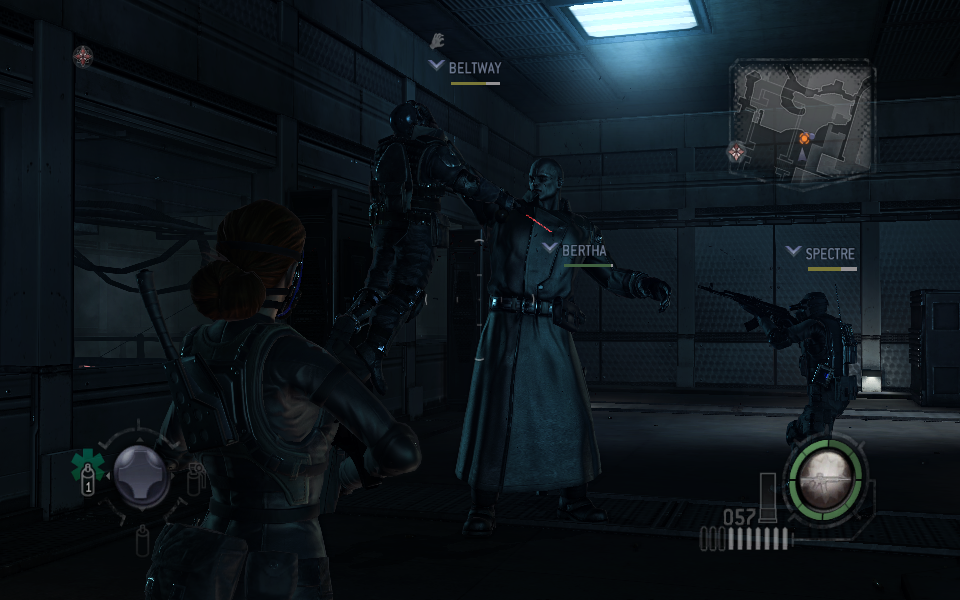The width and height of the screenshot is (960, 600).
Task: Select the BERTHA teammate name tag
Action: click(x=584, y=250)
